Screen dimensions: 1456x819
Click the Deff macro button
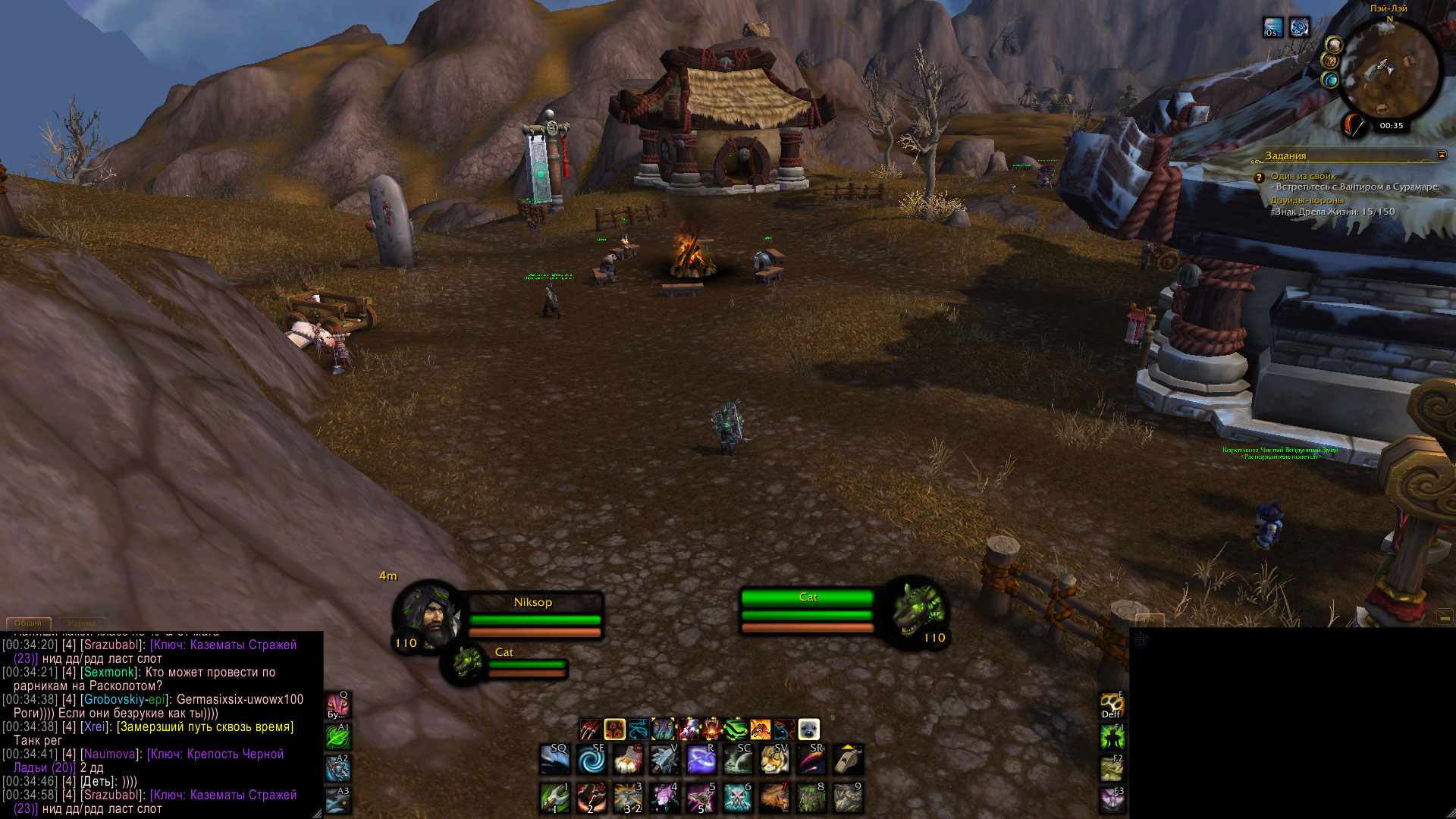coord(1112,705)
